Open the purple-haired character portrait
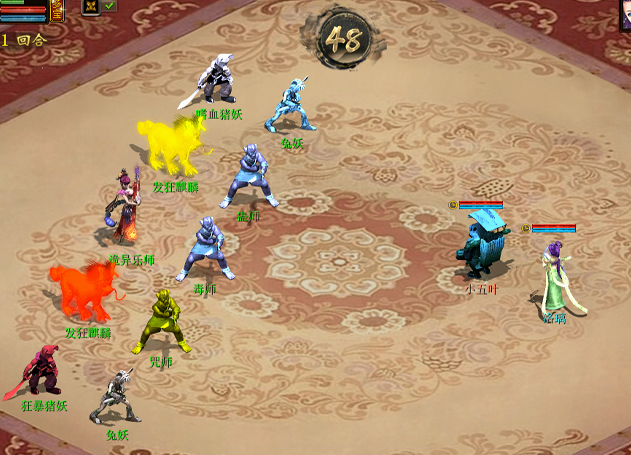 [625, 14]
